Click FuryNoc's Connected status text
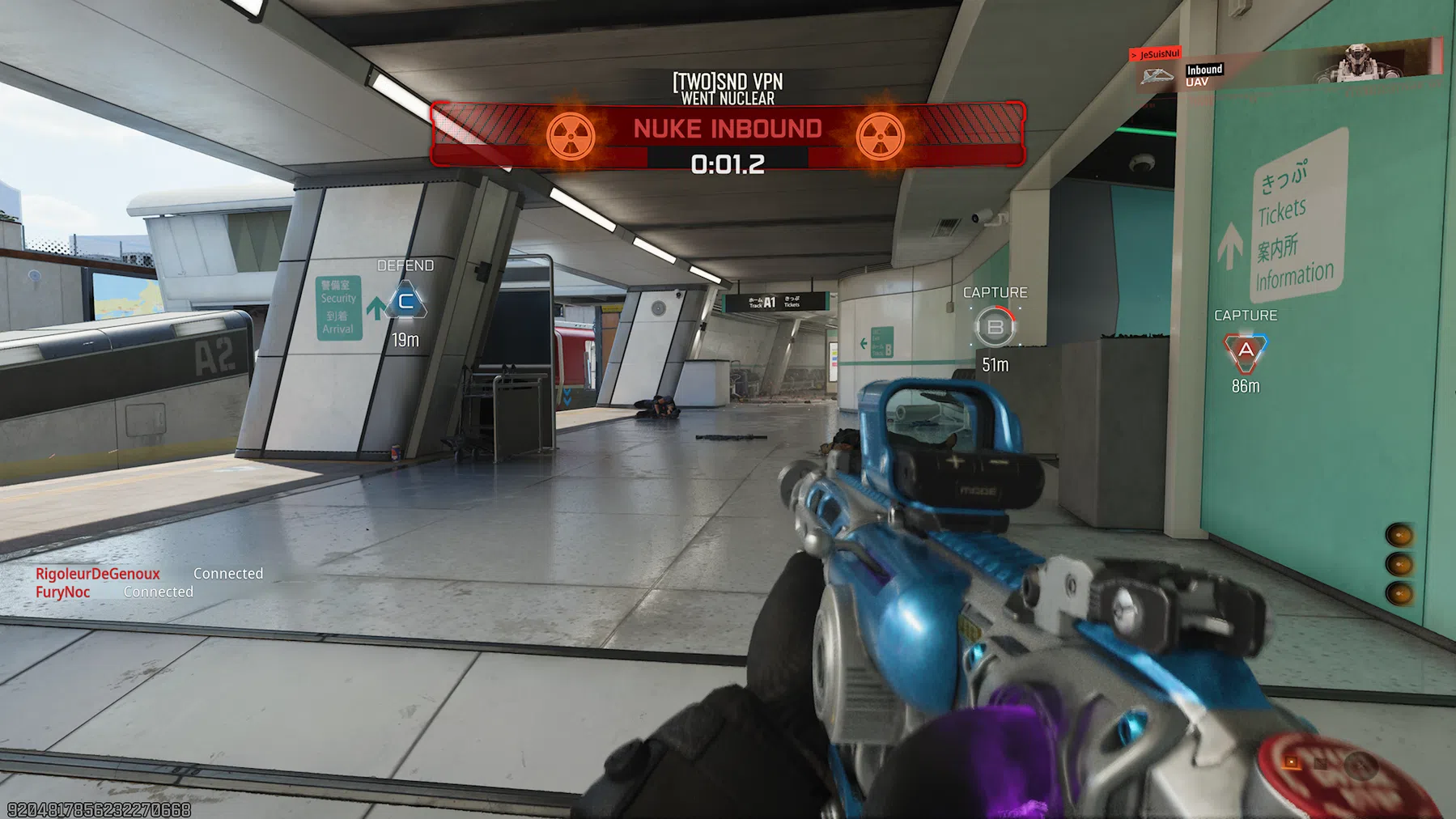 (x=159, y=592)
